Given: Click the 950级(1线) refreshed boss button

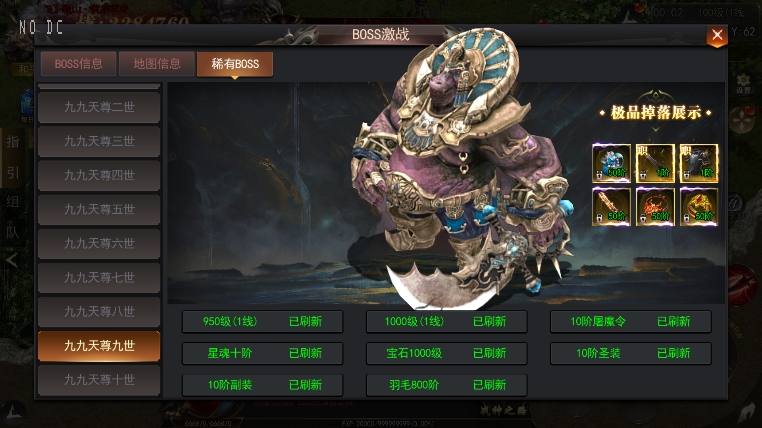Looking at the screenshot, I should click(x=262, y=322).
